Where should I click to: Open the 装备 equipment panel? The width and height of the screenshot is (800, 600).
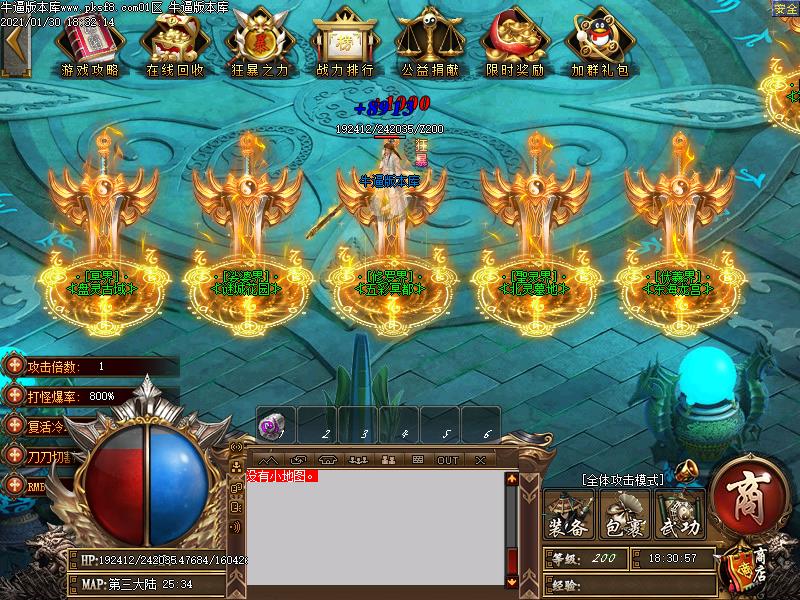tap(568, 515)
